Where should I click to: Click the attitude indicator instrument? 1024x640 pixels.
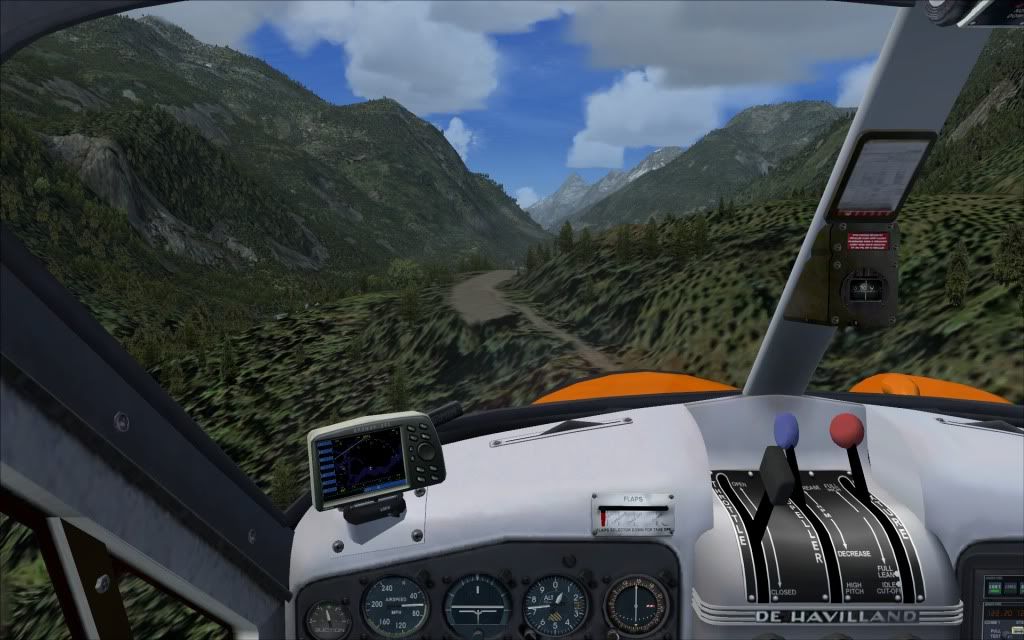coord(477,606)
